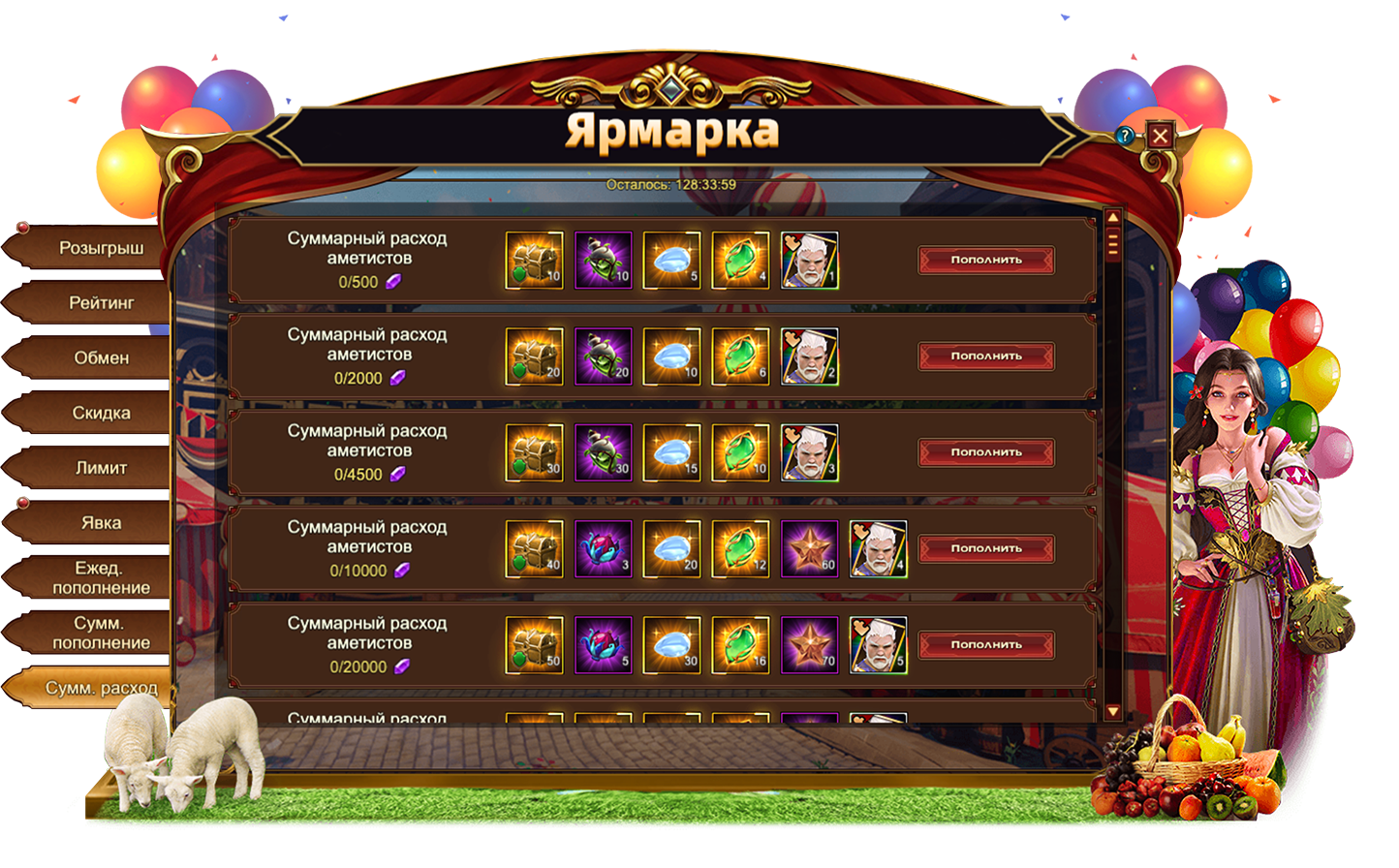Open the question mark help button
1399x868 pixels.
click(x=1124, y=136)
